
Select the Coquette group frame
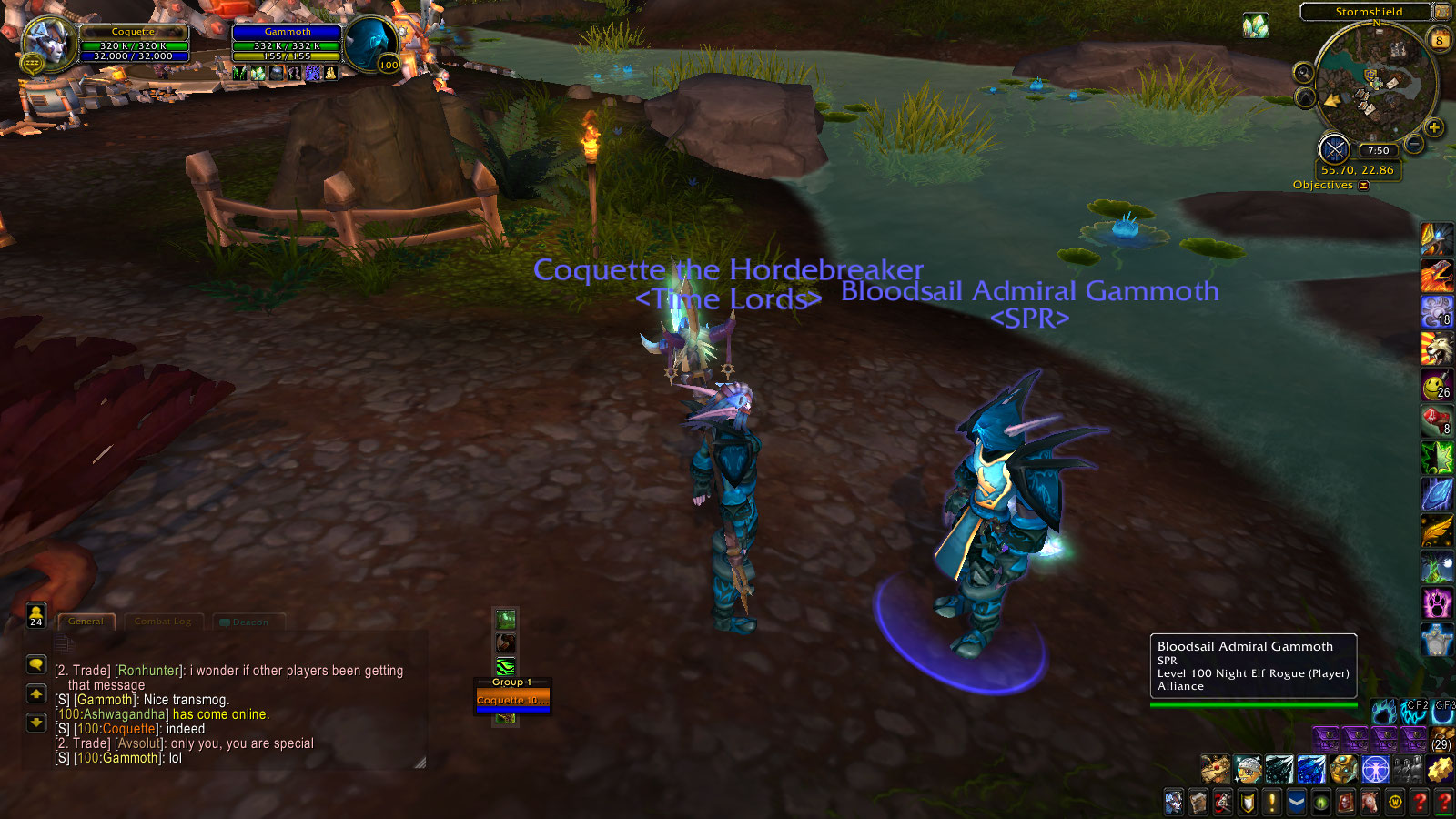coord(512,700)
